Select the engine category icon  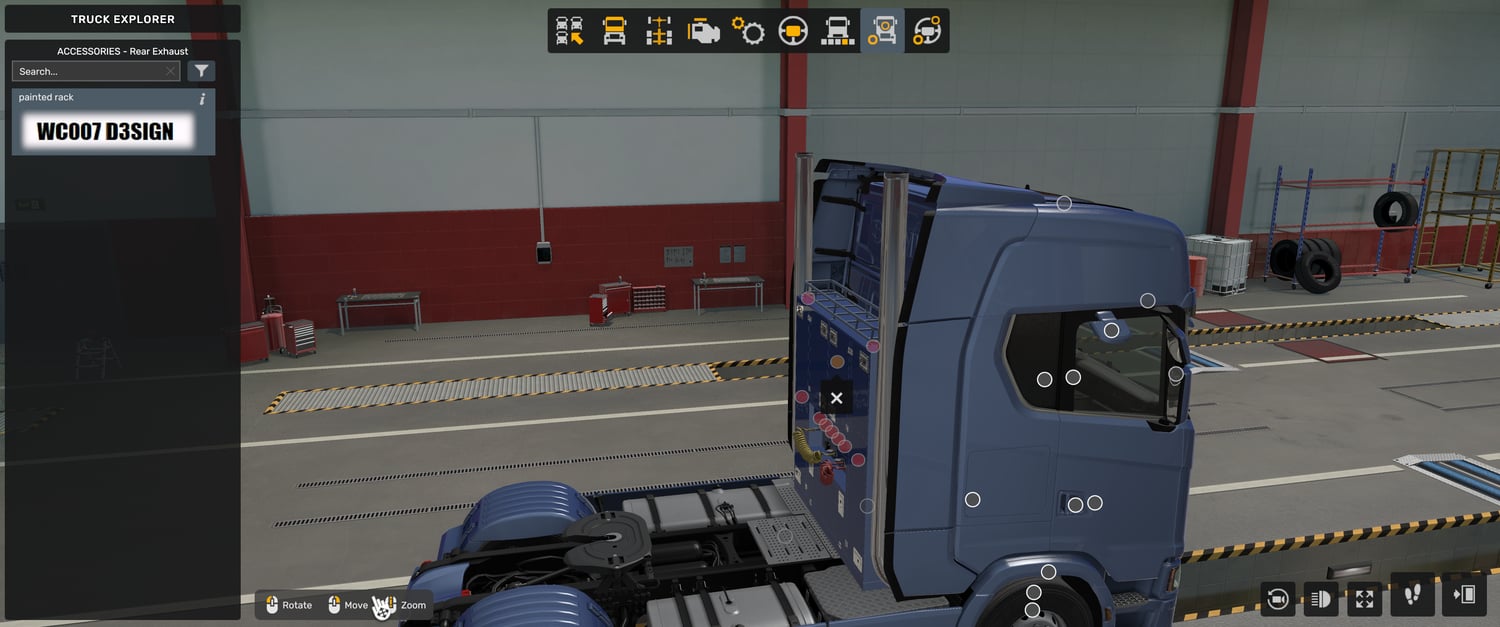point(704,31)
